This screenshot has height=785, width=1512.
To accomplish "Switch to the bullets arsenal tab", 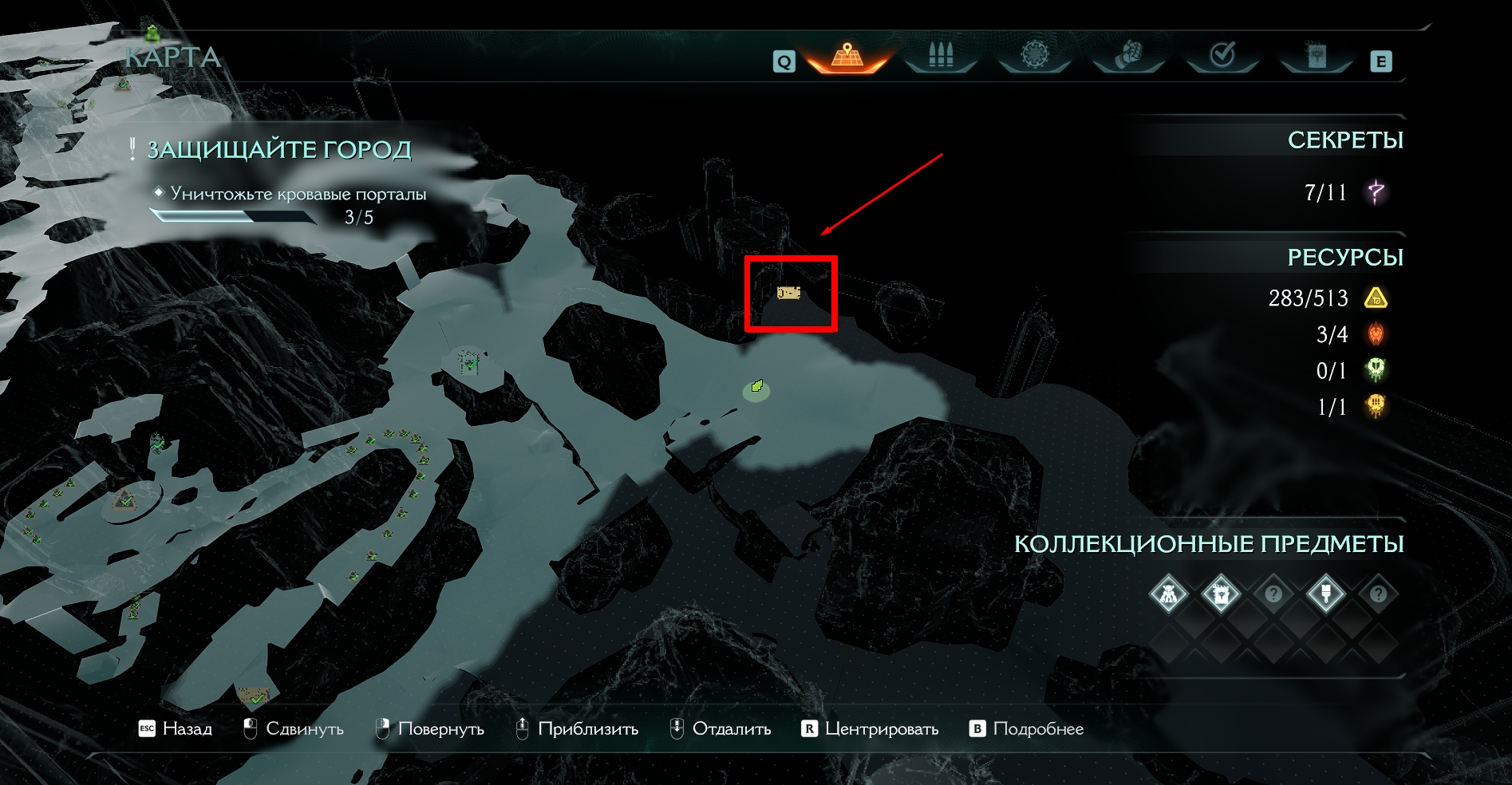I will [x=941, y=56].
